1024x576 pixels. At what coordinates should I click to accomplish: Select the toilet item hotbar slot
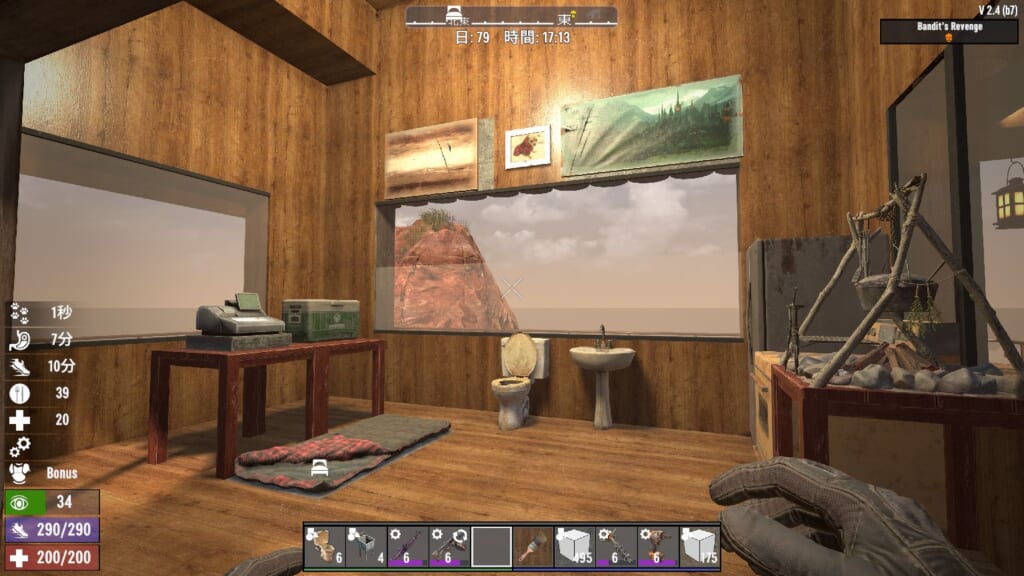pyautogui.click(x=324, y=546)
